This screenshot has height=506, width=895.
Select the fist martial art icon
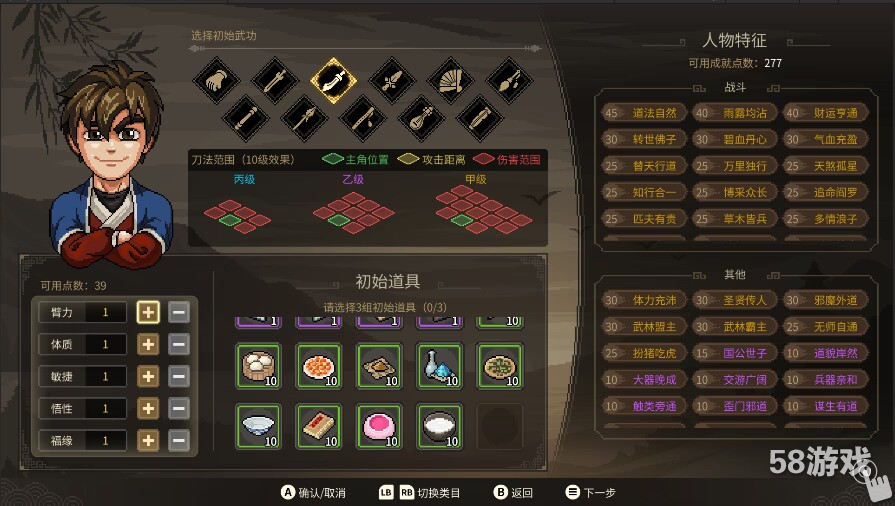tap(215, 79)
